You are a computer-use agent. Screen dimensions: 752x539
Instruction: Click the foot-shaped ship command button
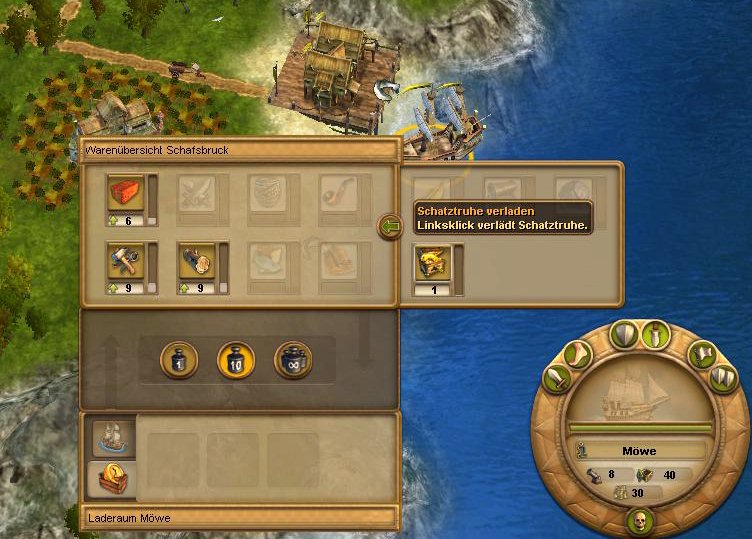579,353
